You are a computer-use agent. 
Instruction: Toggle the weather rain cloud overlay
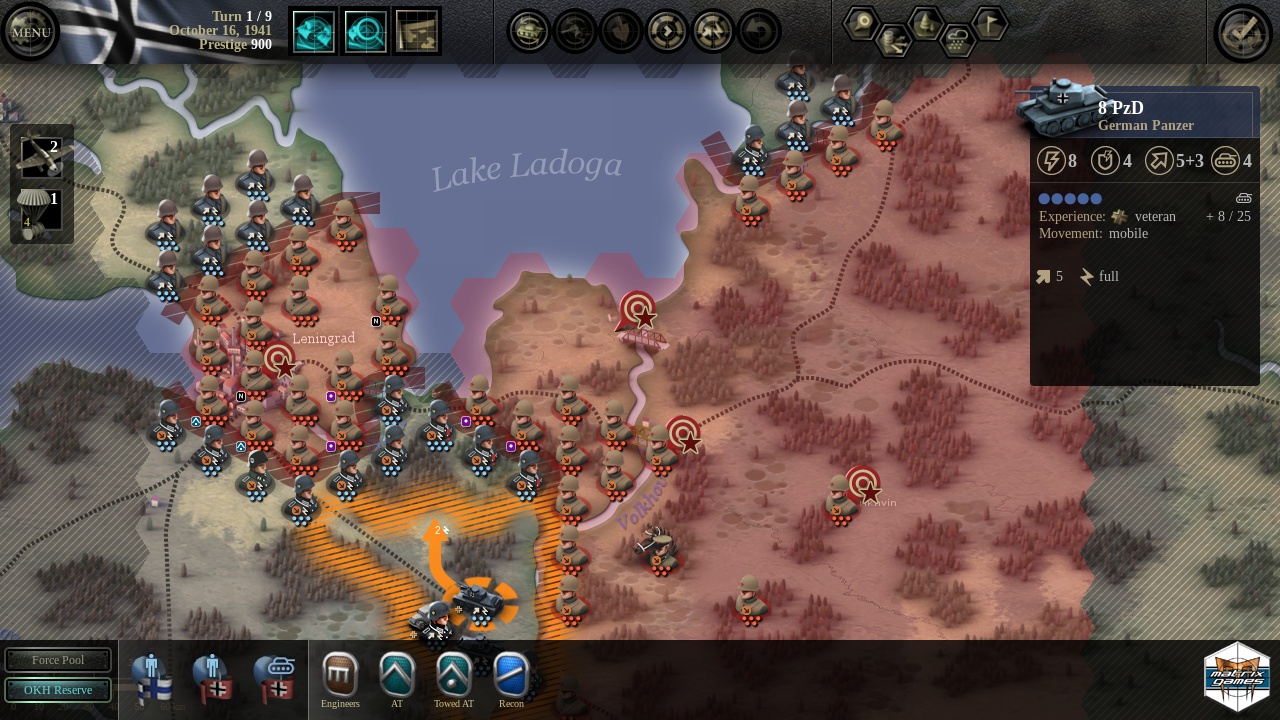pos(957,41)
